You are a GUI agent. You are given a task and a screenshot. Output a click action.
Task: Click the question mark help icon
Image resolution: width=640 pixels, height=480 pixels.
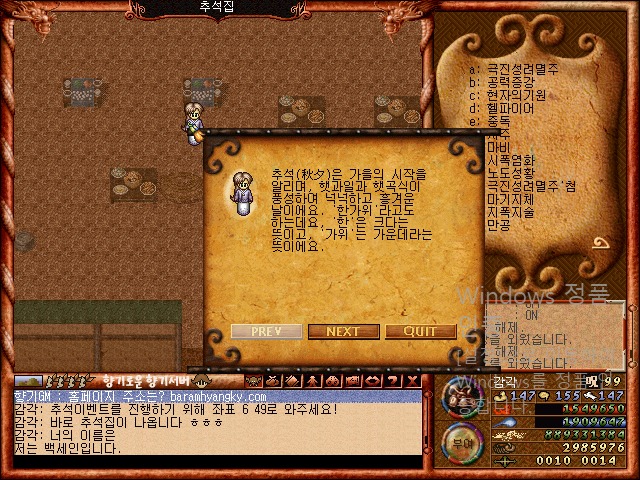pos(395,380)
